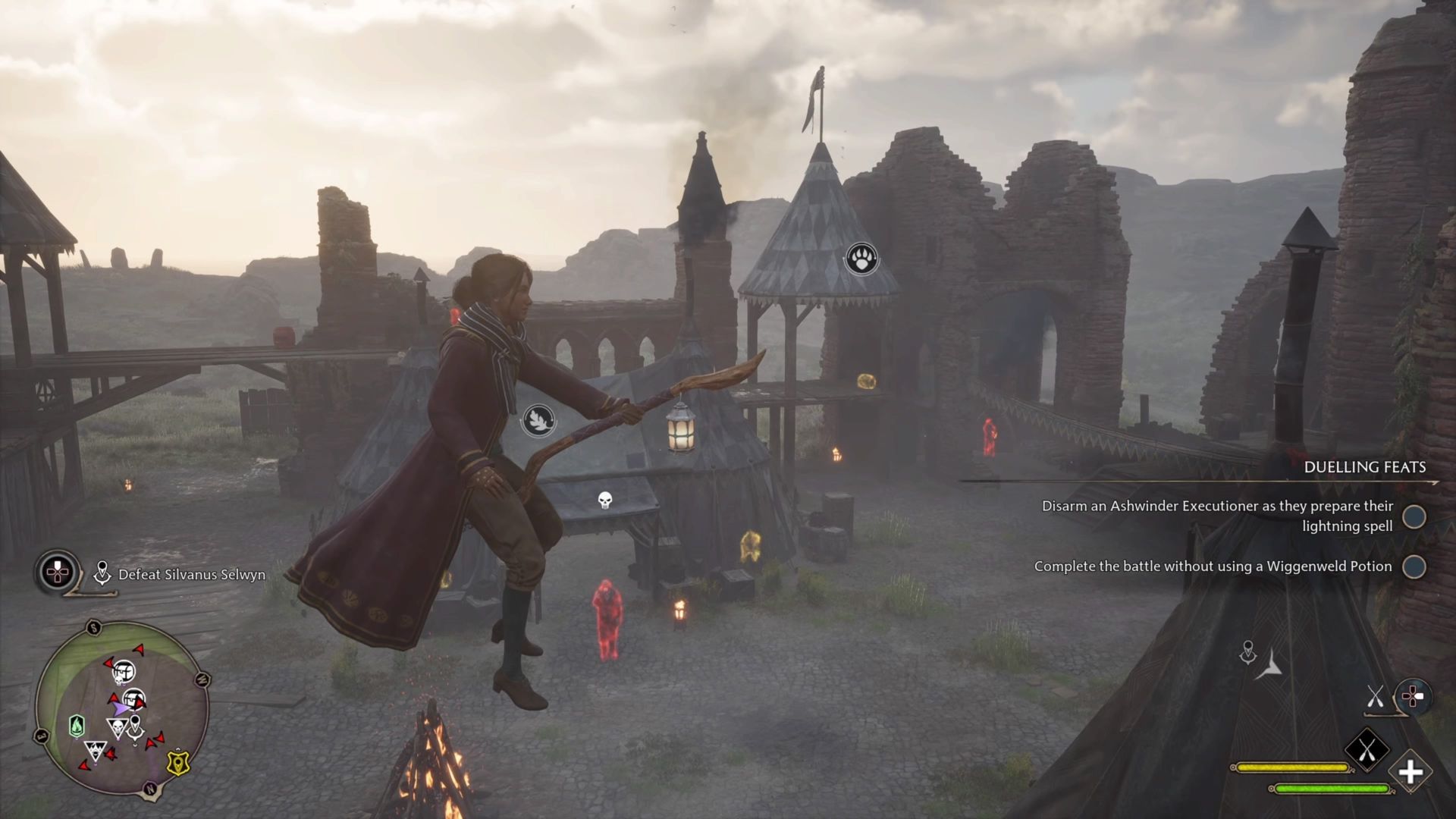Check off the Ashwinder Executioner disarm feat circle

point(1414,516)
